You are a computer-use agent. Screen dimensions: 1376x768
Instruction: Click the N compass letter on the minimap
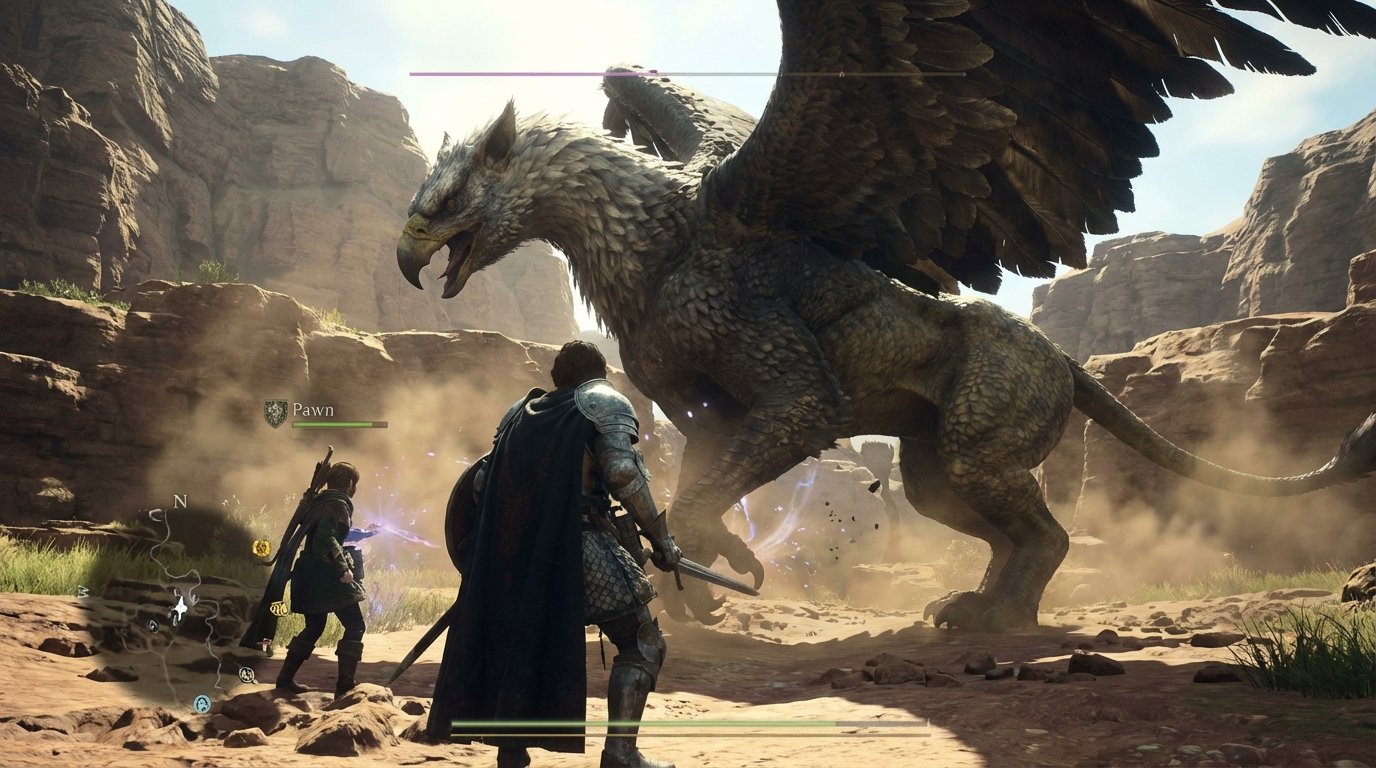click(180, 500)
